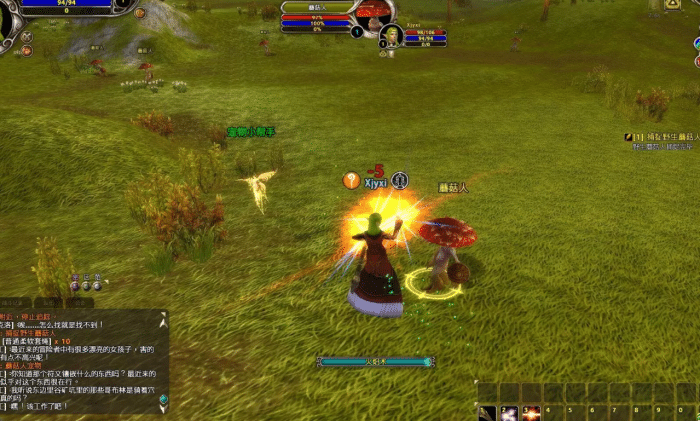700x421 pixels.
Task: Click the purple orb above the chat
Action: pyautogui.click(x=75, y=286)
